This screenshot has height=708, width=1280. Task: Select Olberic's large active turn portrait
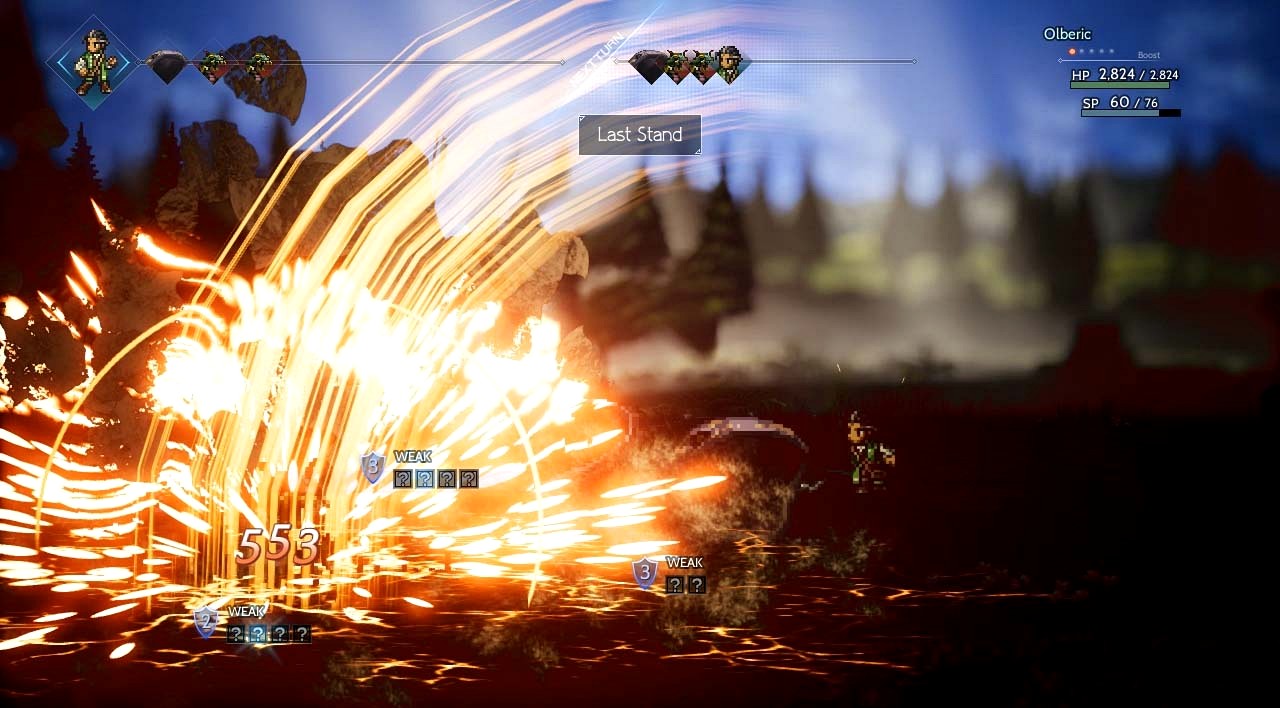click(94, 61)
